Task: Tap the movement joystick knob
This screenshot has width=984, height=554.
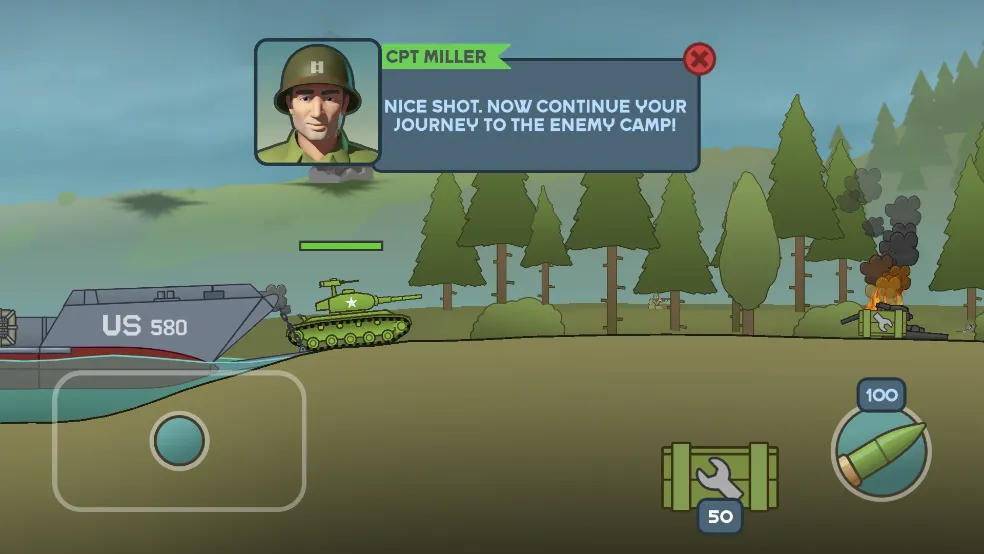Action: 179,440
